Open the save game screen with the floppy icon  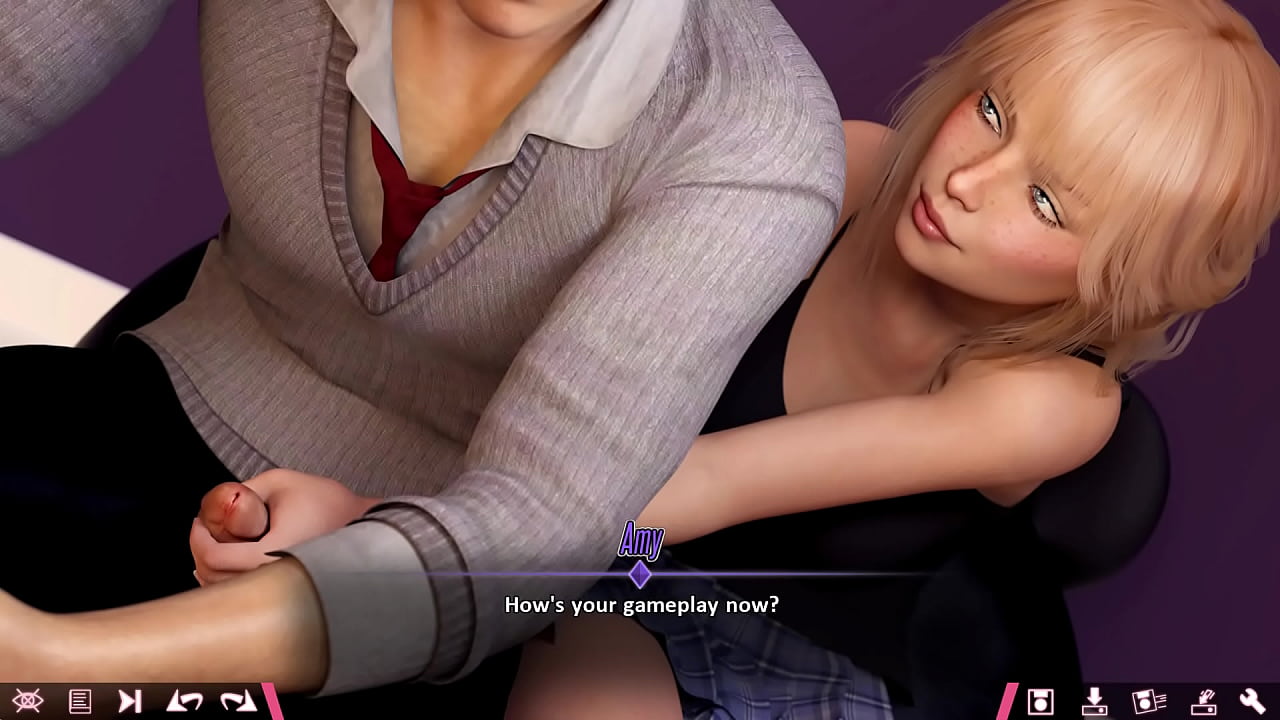(x=1042, y=702)
